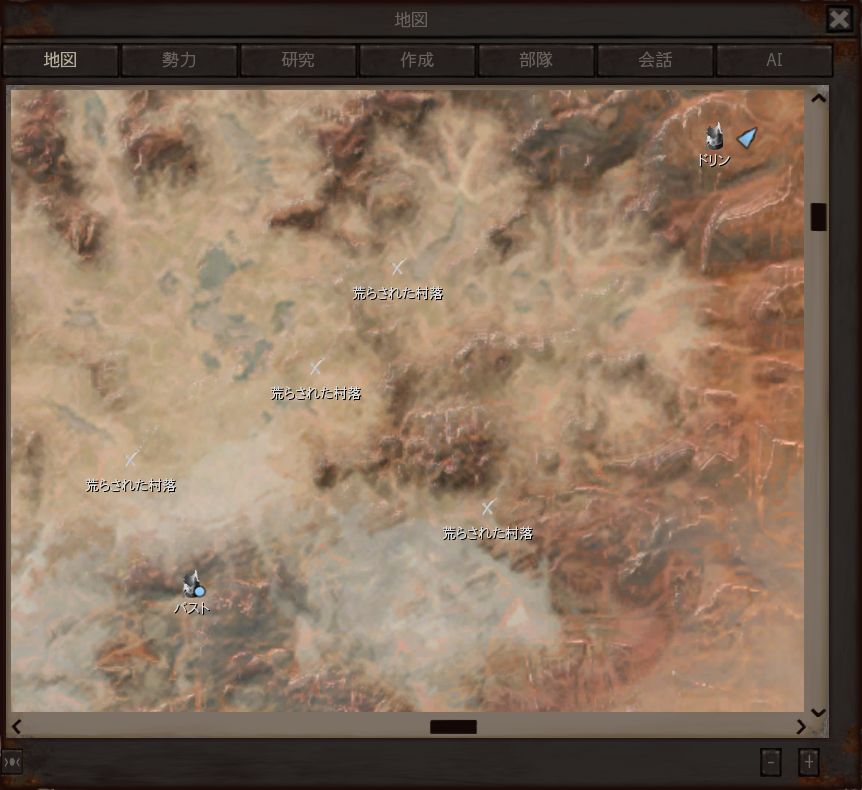
Task: Select the 地図 tab
Action: tap(60, 60)
